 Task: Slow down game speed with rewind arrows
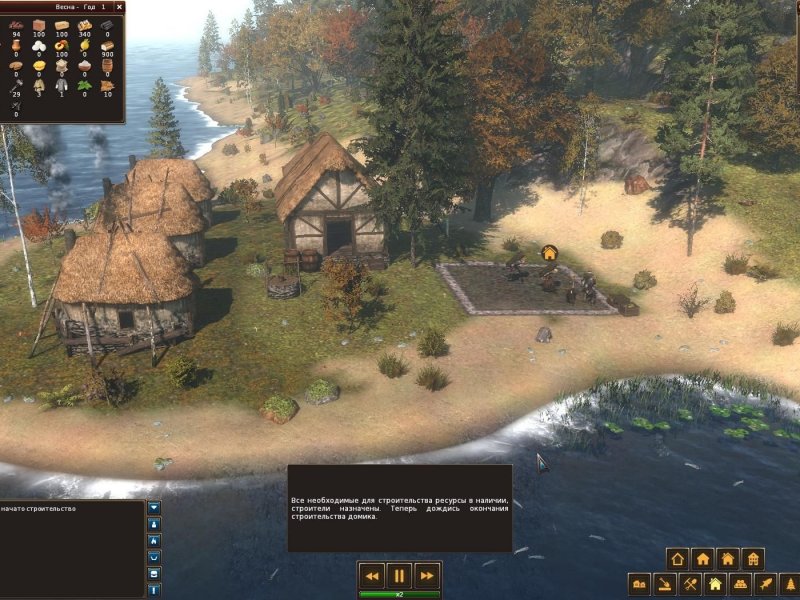click(371, 575)
